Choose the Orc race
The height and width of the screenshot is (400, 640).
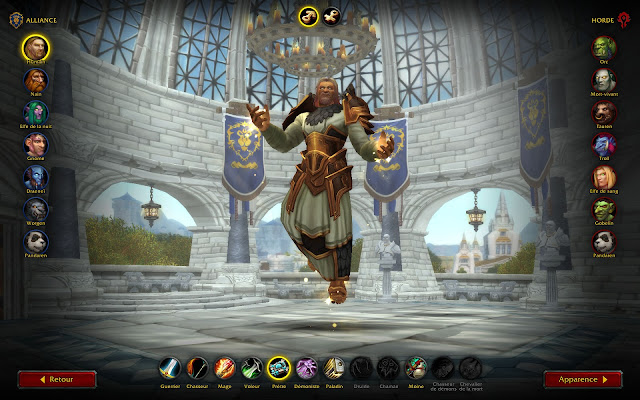click(604, 47)
